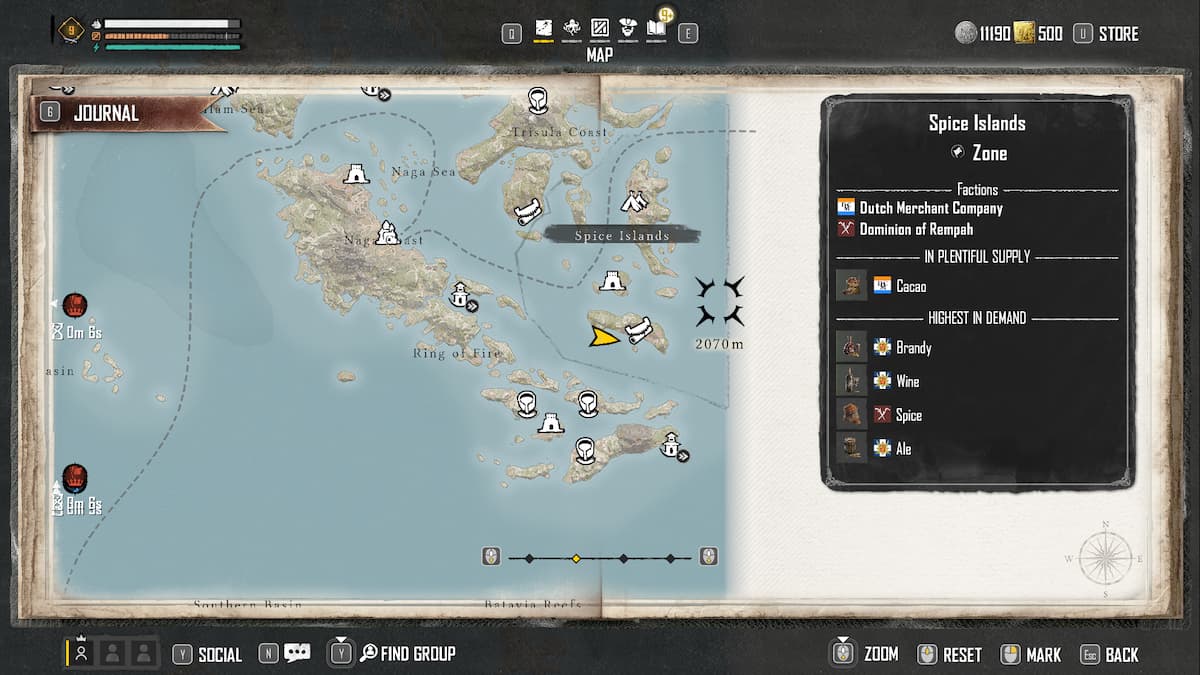This screenshot has width=1200, height=675.
Task: Open the Journal banner
Action: click(105, 113)
